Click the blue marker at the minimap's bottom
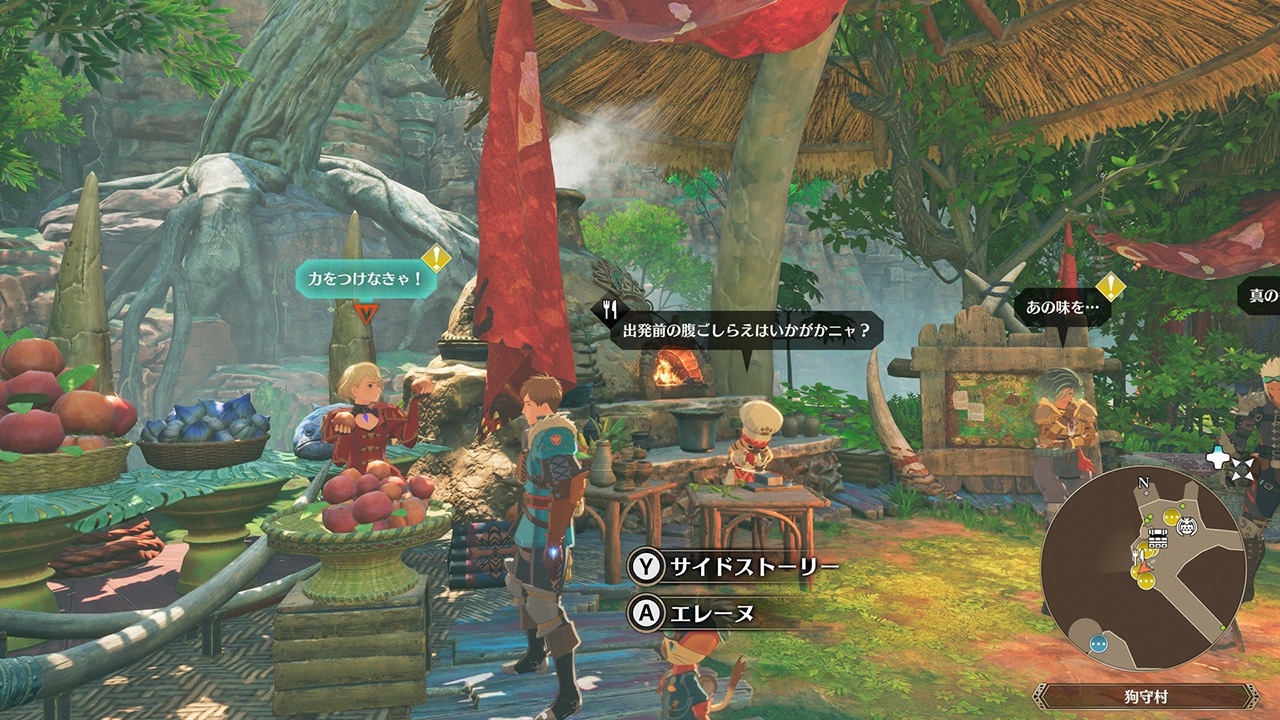The height and width of the screenshot is (720, 1280). coord(1098,644)
